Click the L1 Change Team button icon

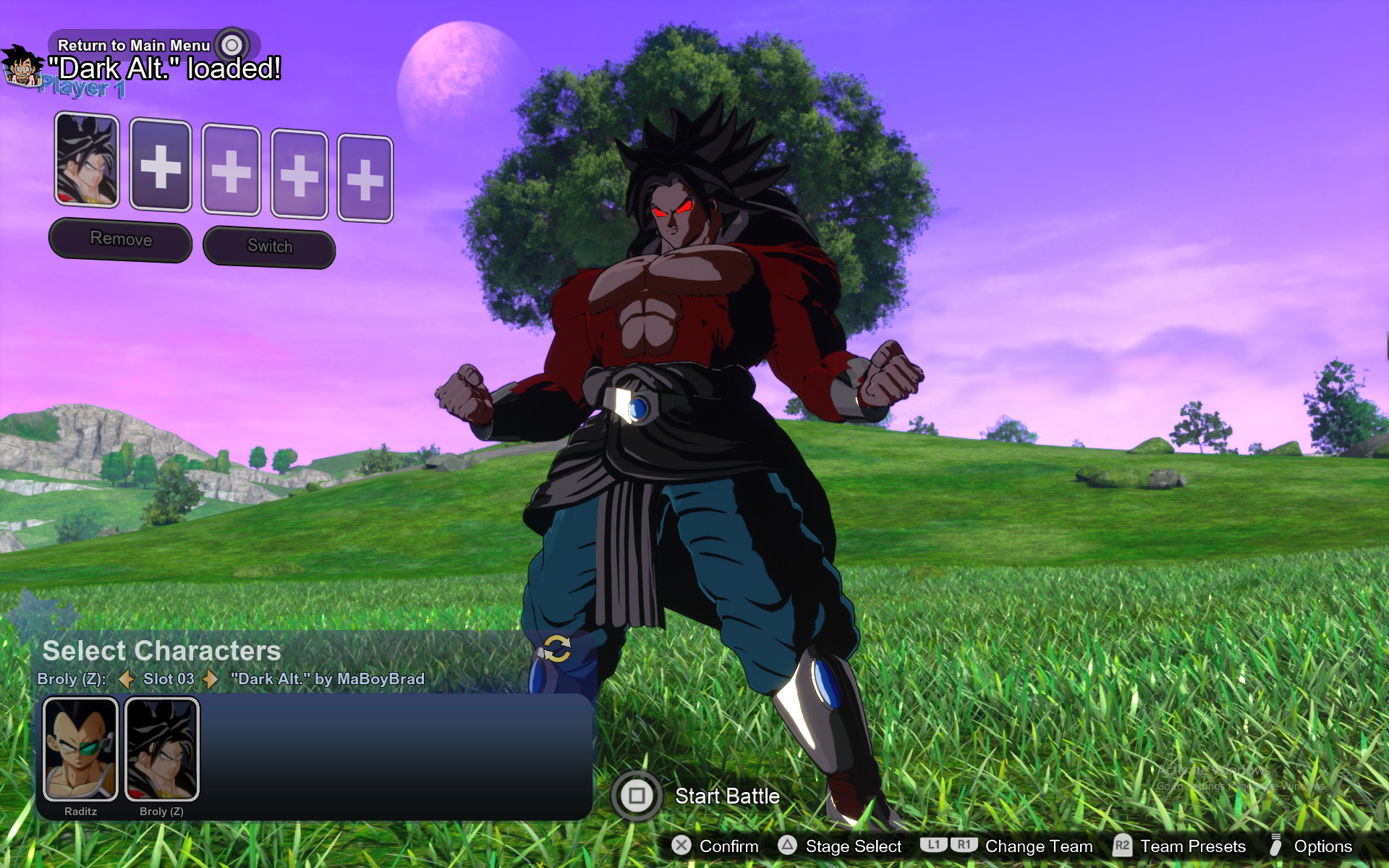[935, 844]
